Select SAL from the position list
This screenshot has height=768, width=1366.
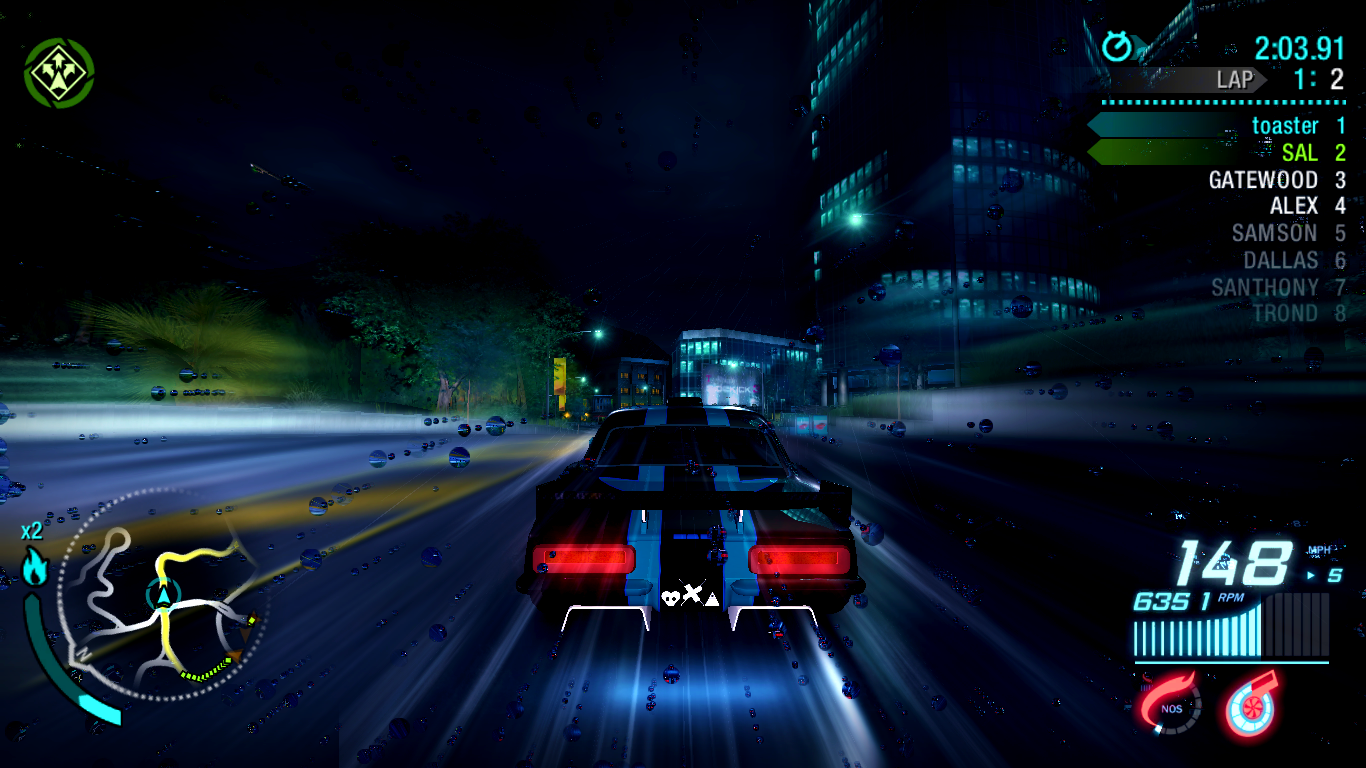1302,153
